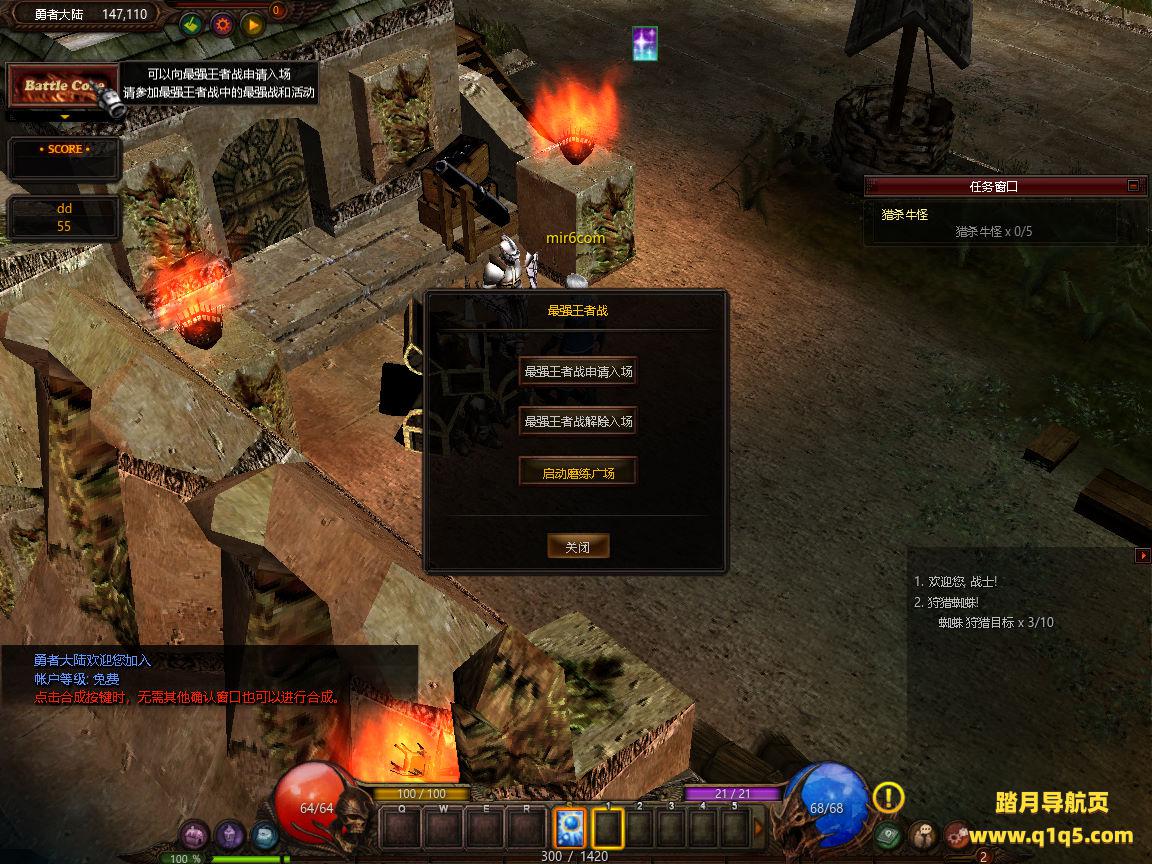This screenshot has width=1152, height=864.
Task: Open the orange gear settings icon
Action: [x=222, y=25]
